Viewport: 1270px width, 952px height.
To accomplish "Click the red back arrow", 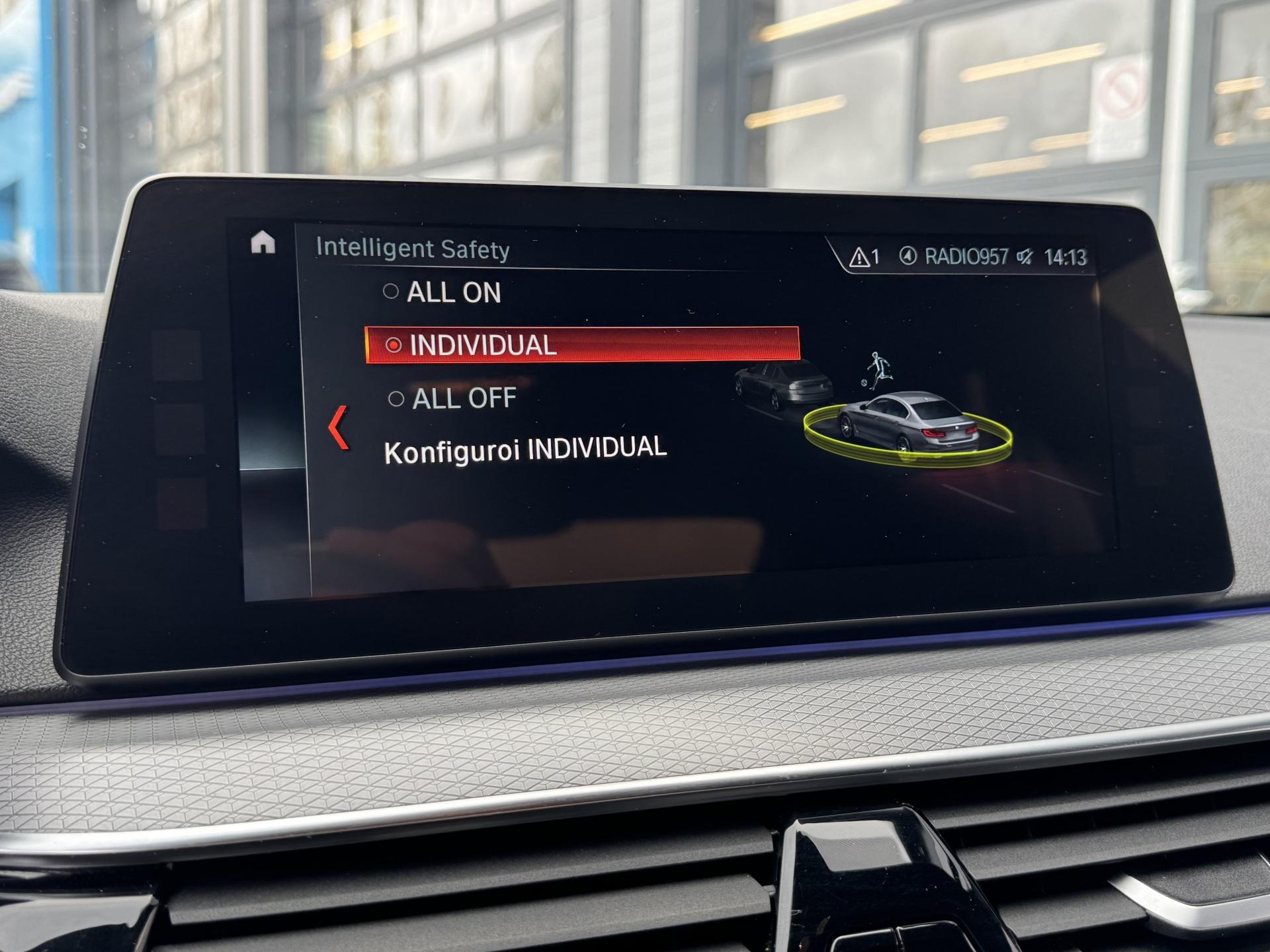I will (x=339, y=428).
